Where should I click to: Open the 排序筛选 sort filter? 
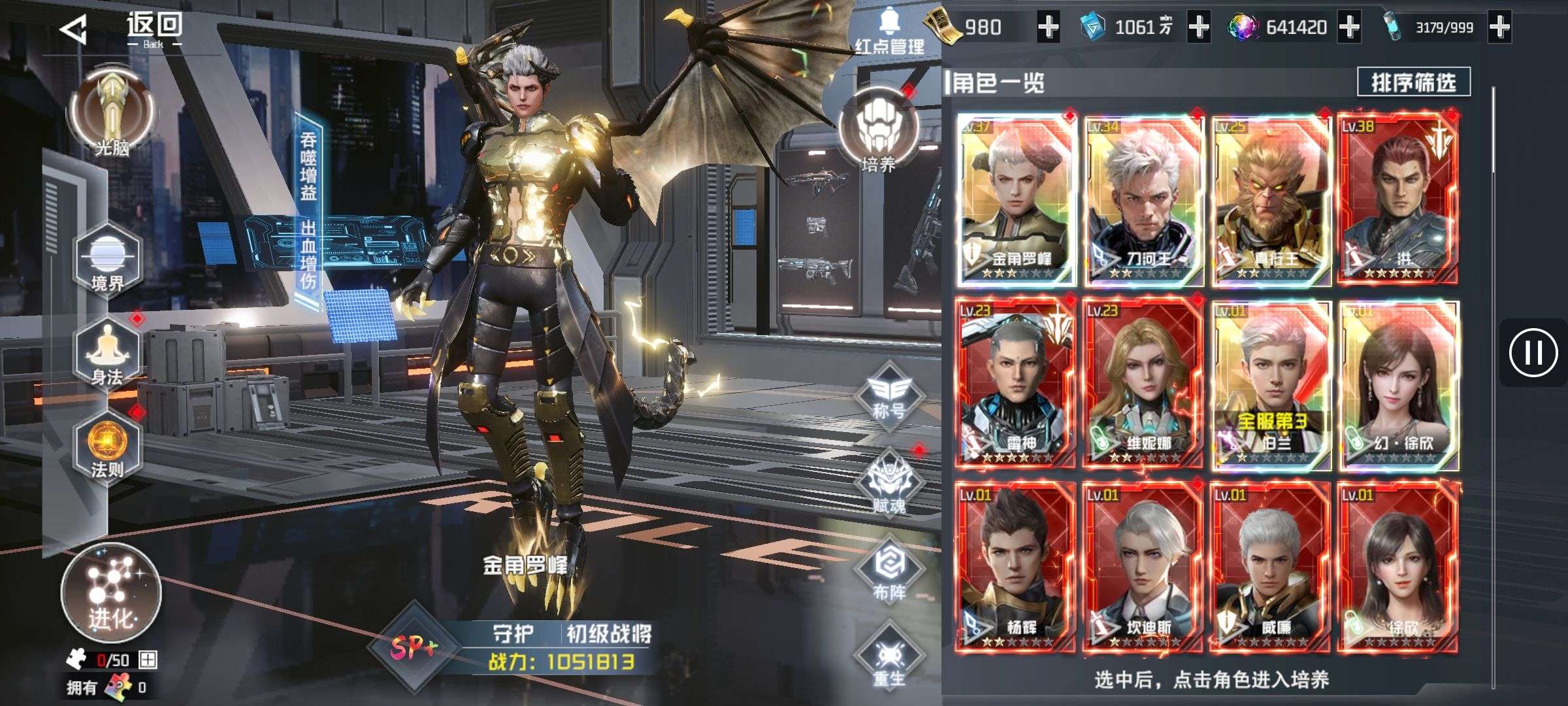pos(1413,82)
